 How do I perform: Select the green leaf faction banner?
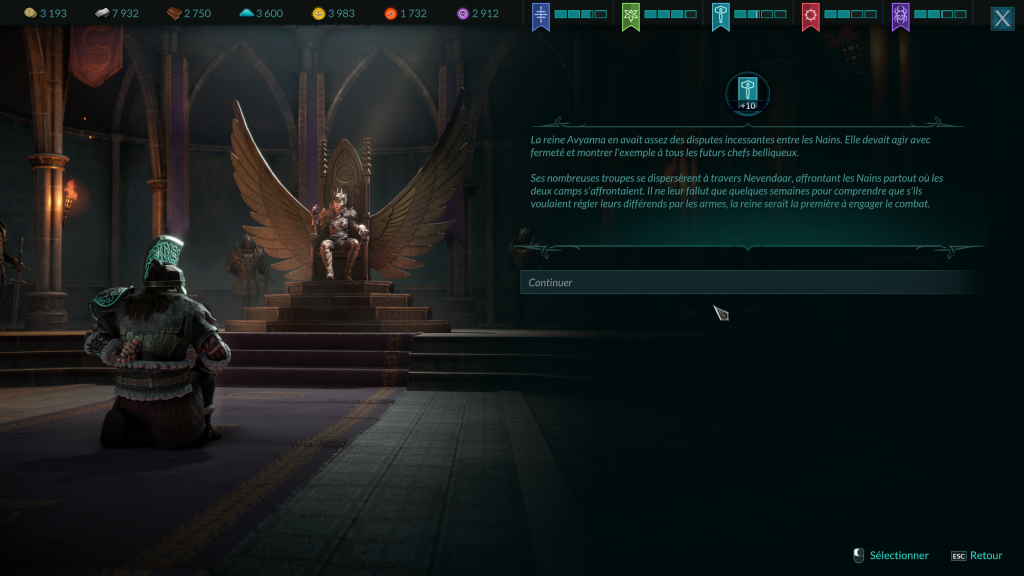point(631,16)
